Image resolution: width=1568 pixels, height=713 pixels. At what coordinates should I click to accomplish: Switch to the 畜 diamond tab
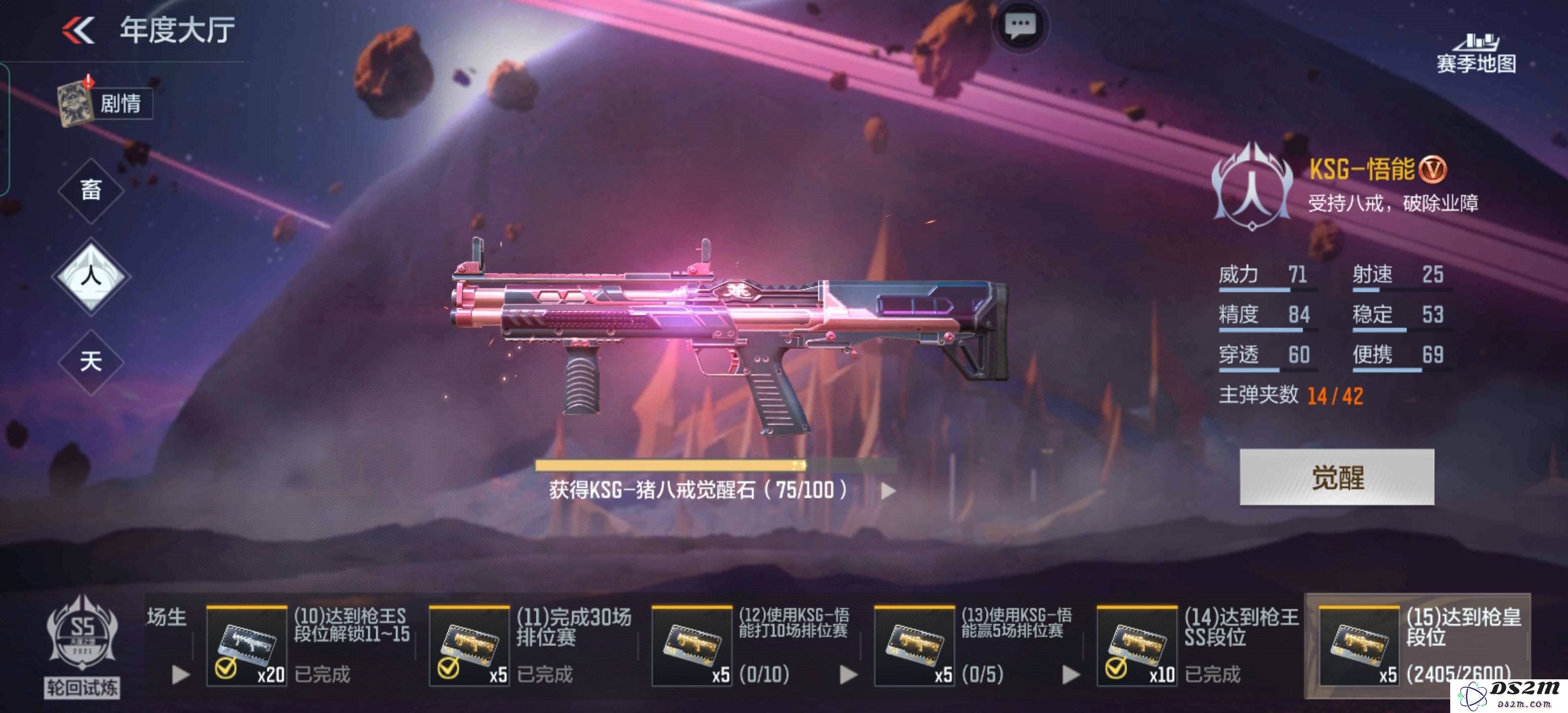pyautogui.click(x=91, y=190)
